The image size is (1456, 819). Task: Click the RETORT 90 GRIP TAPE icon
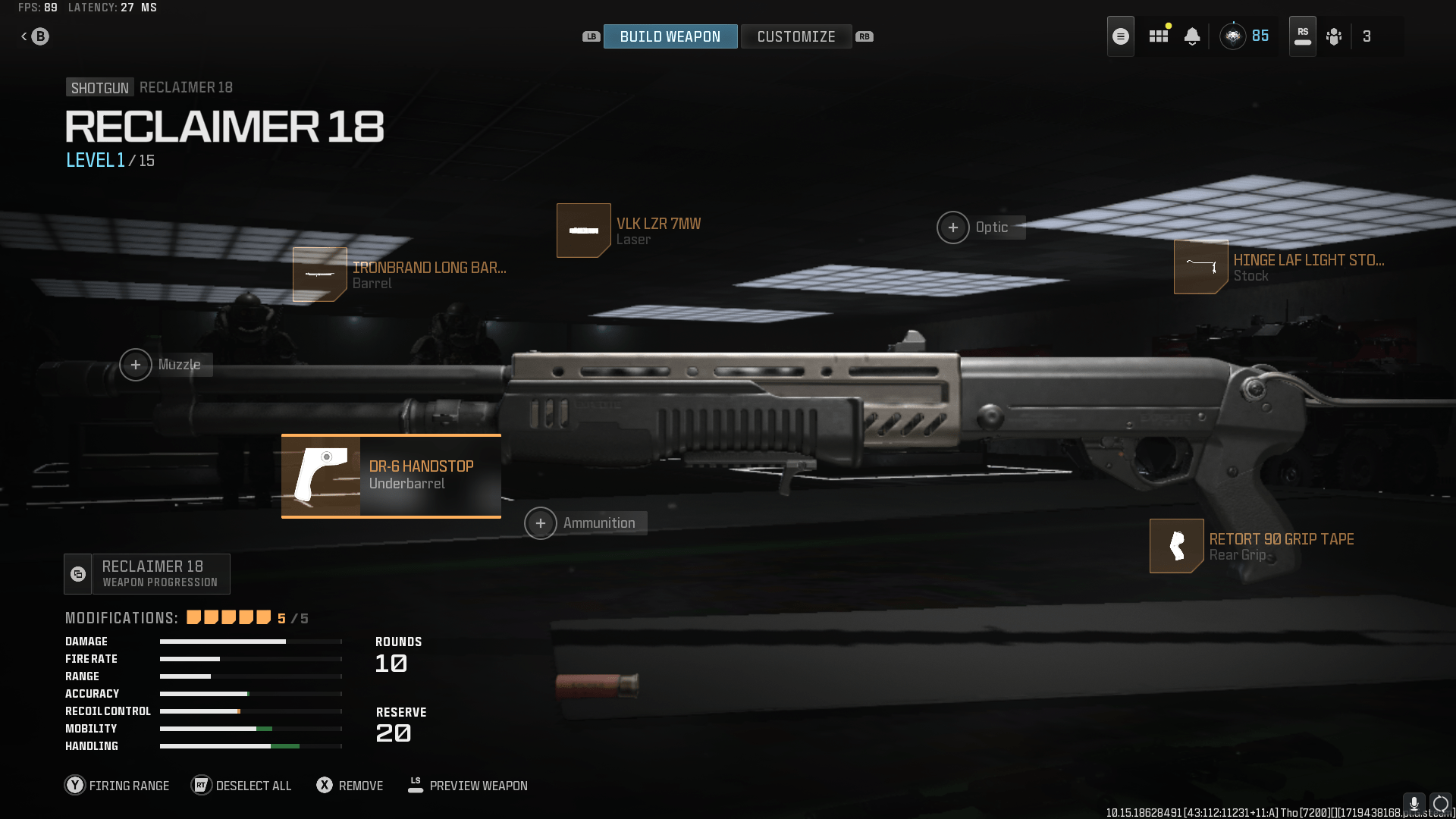tap(1176, 545)
